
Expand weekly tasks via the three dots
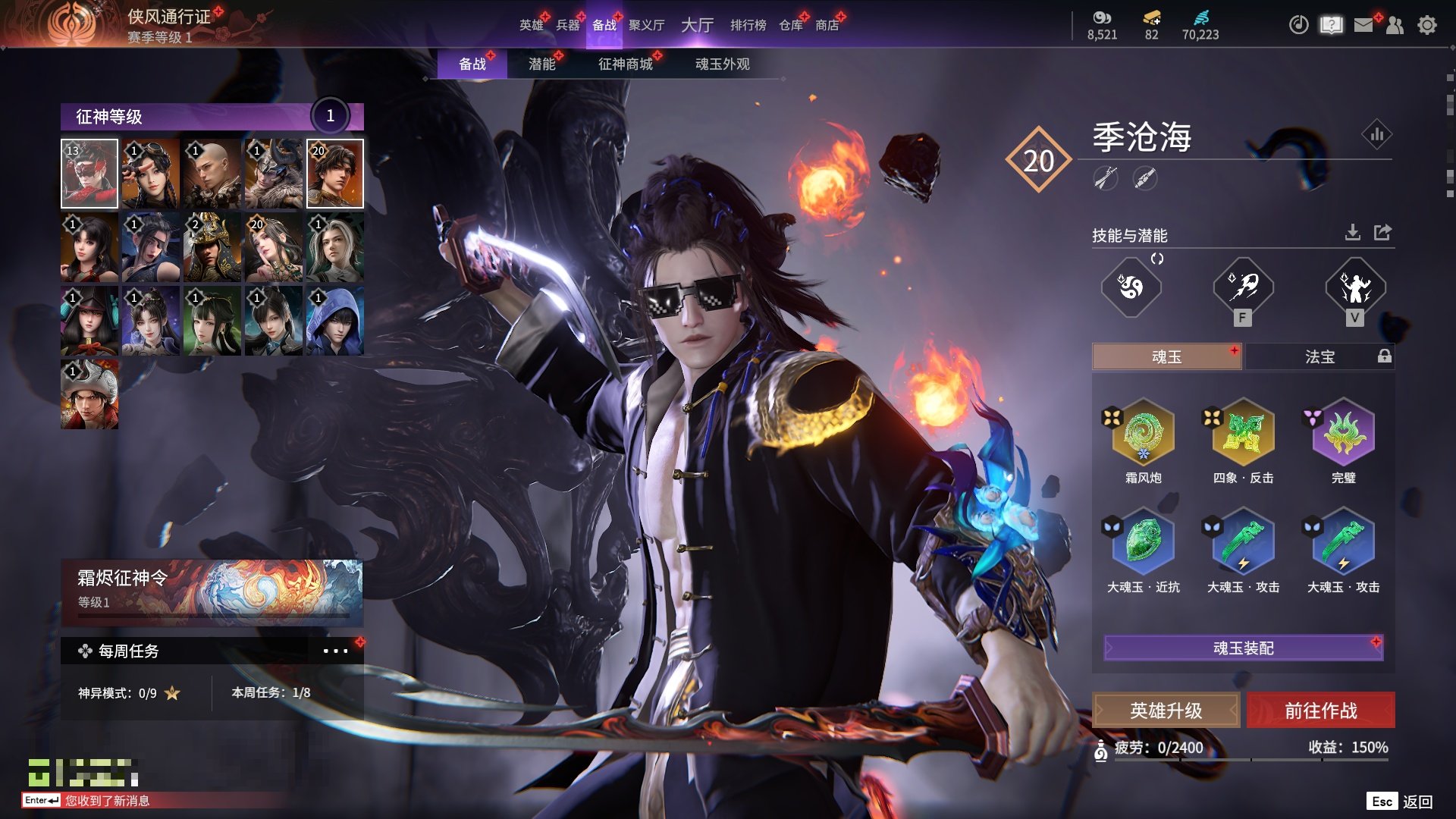click(335, 651)
